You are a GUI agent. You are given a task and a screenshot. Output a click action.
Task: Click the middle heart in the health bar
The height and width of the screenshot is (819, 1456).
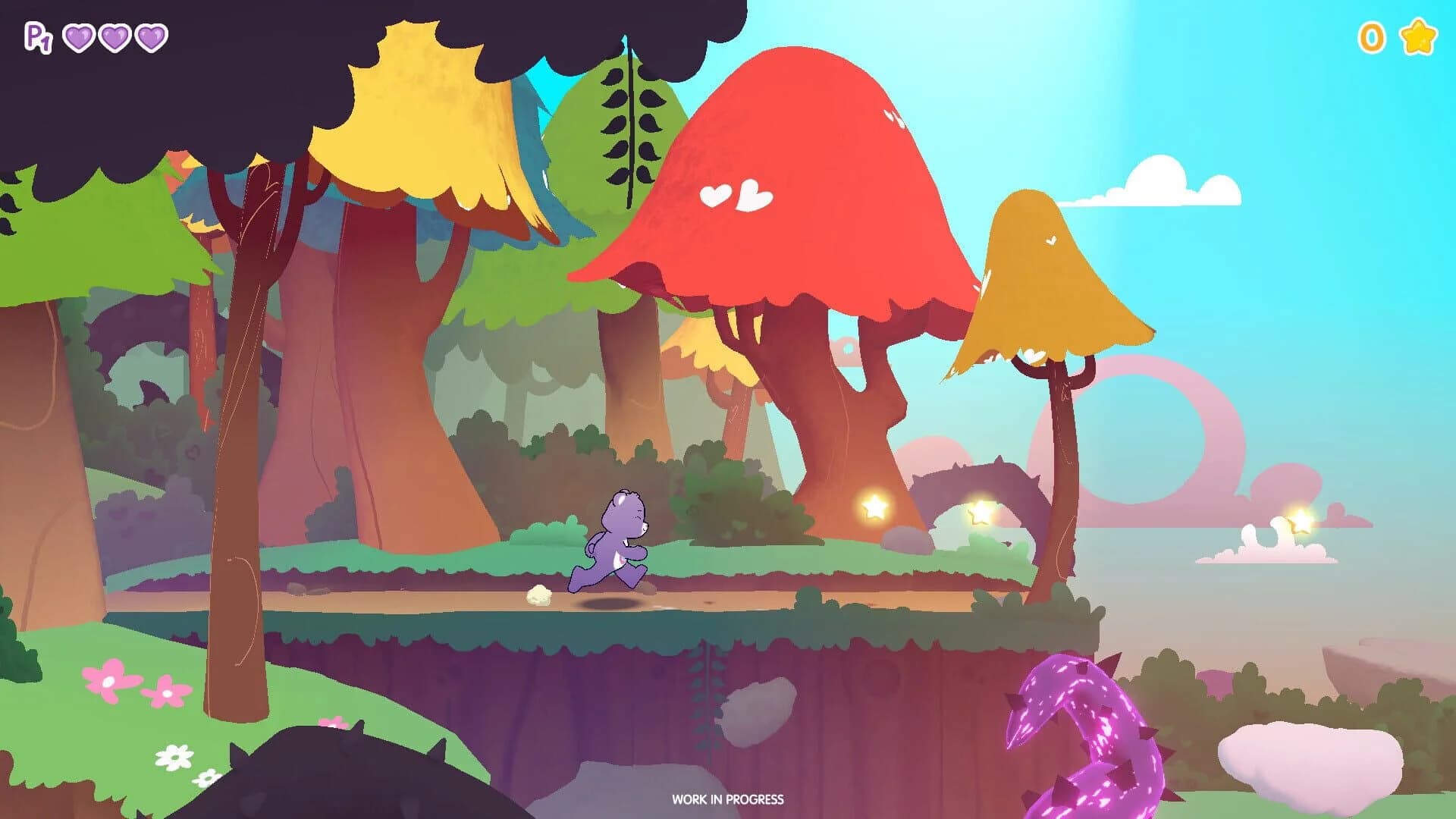[114, 36]
